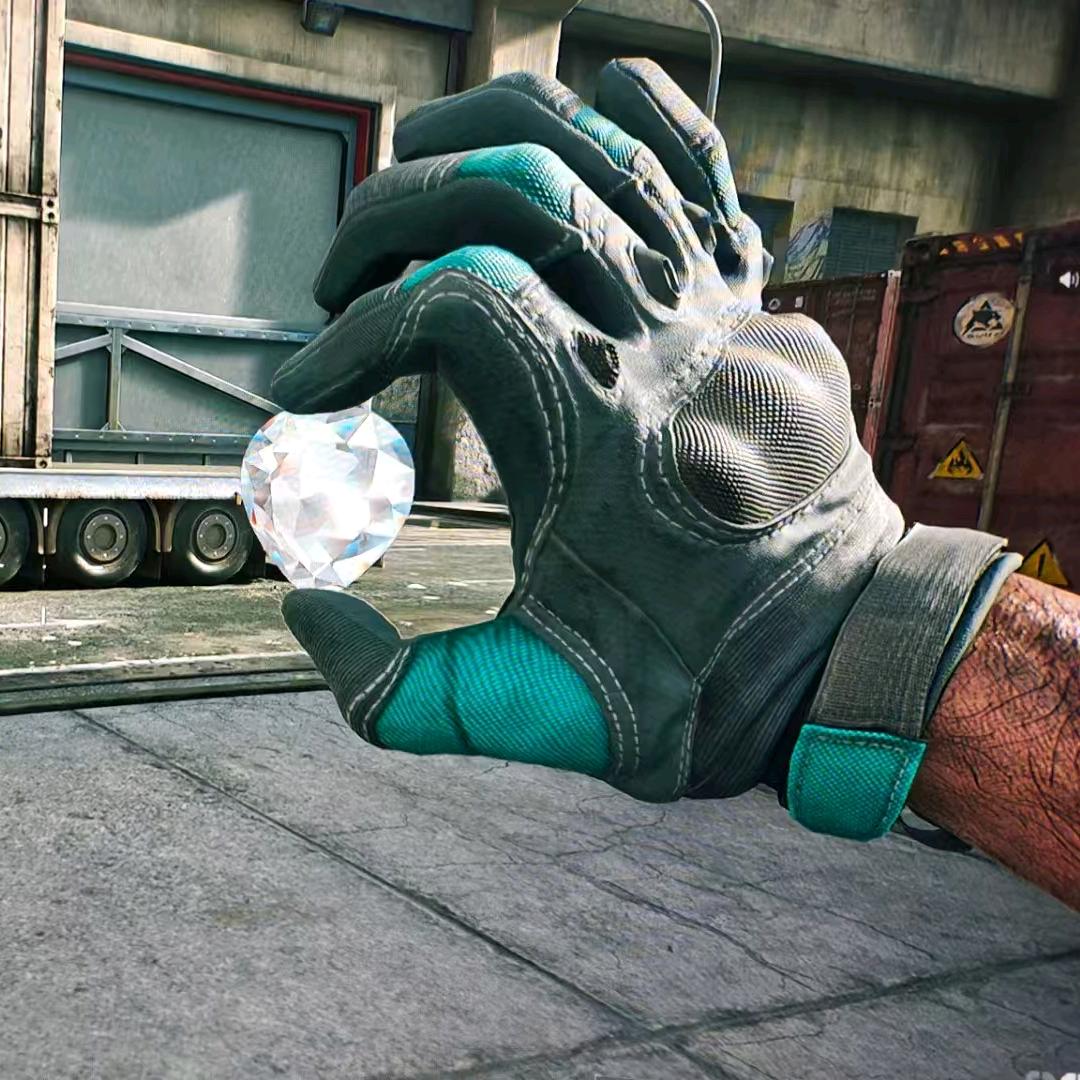Toggle the speaker sound icon

1067,279
